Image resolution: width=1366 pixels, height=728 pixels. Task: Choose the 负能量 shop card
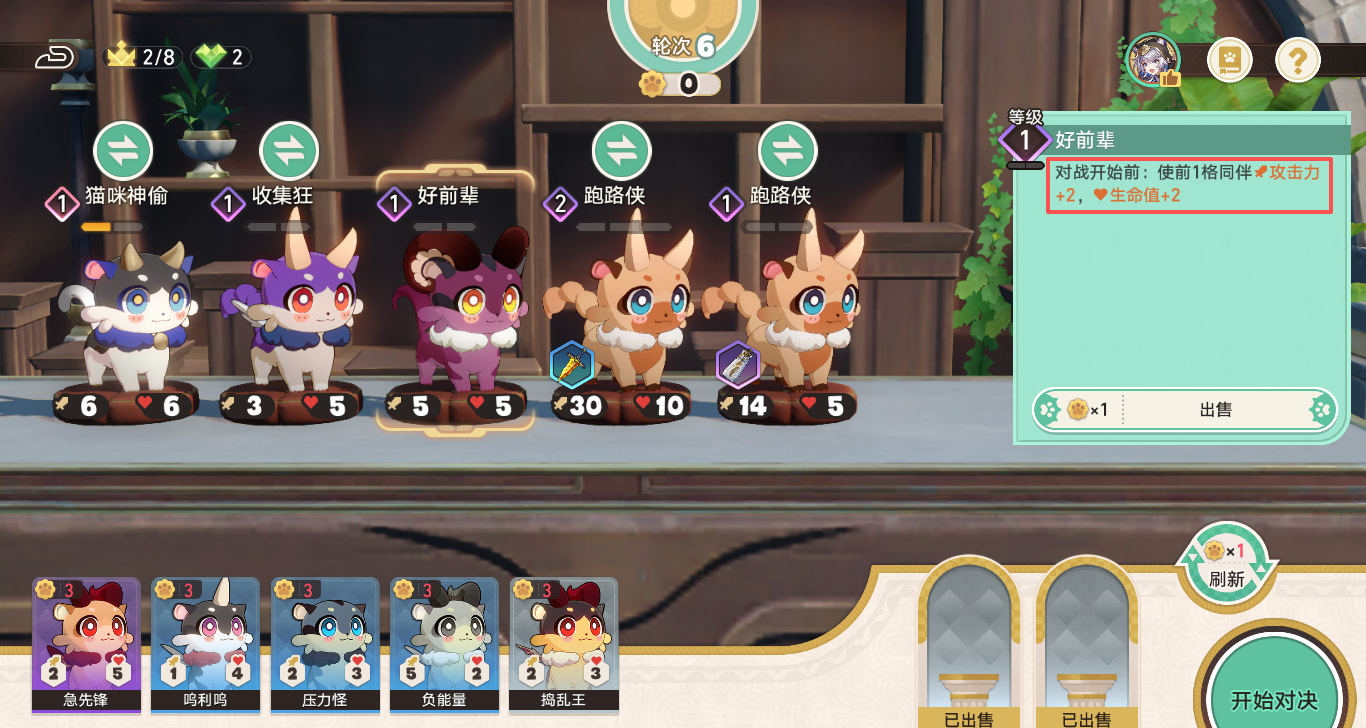tap(444, 640)
